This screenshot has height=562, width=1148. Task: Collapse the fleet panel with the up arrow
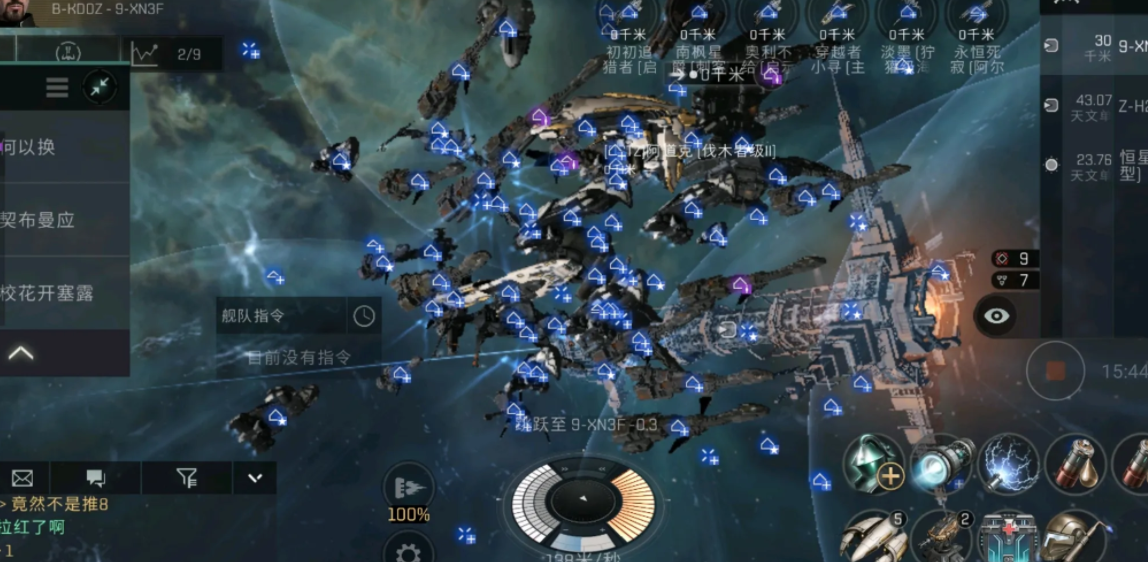coord(21,353)
